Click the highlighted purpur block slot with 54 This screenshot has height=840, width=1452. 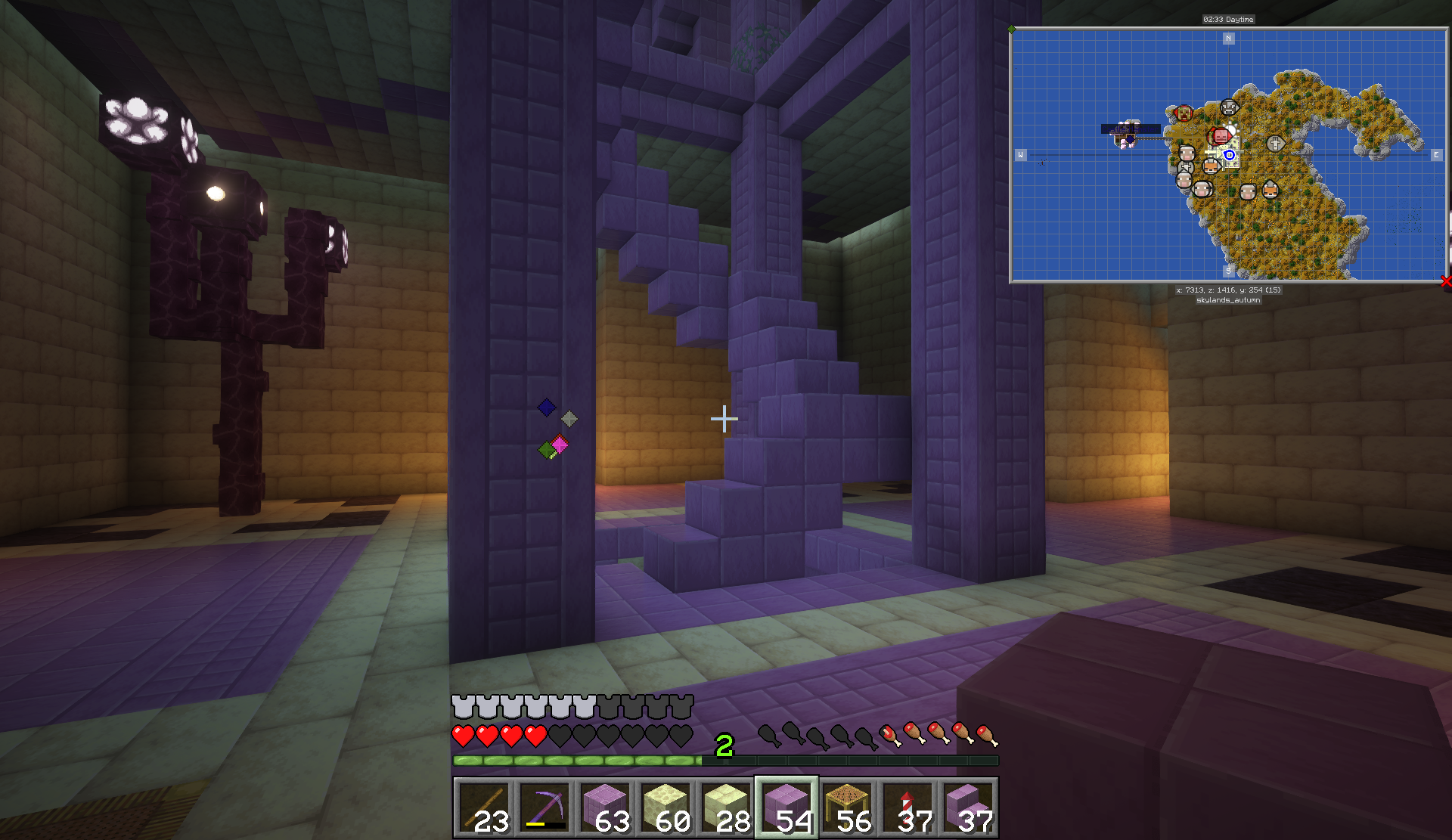pos(786,807)
